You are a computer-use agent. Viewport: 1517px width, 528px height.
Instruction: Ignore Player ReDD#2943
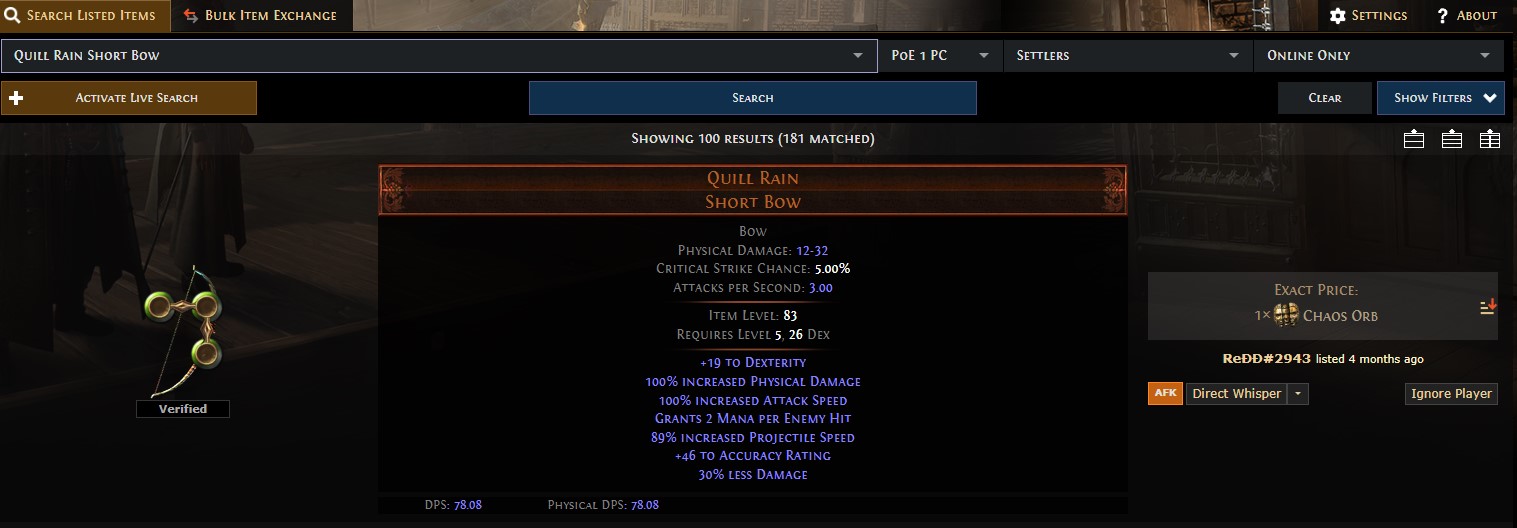1451,394
